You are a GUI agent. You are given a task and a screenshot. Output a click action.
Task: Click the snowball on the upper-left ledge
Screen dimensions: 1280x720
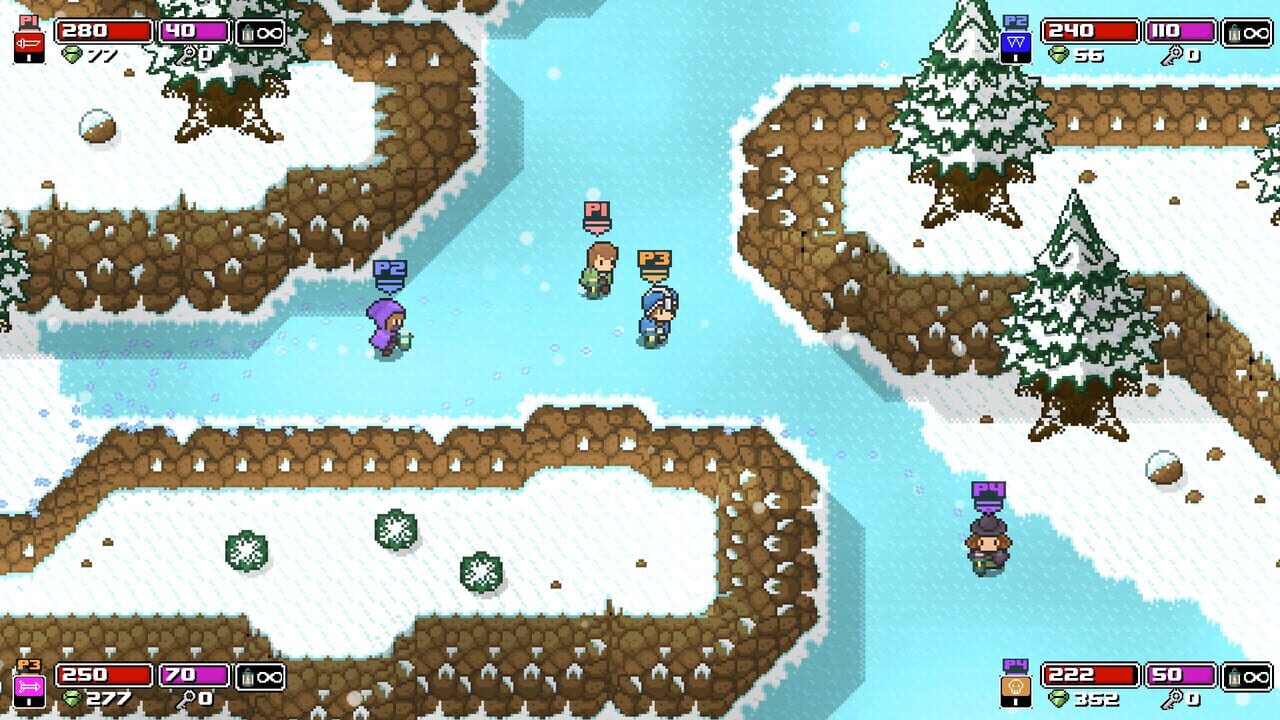point(95,126)
